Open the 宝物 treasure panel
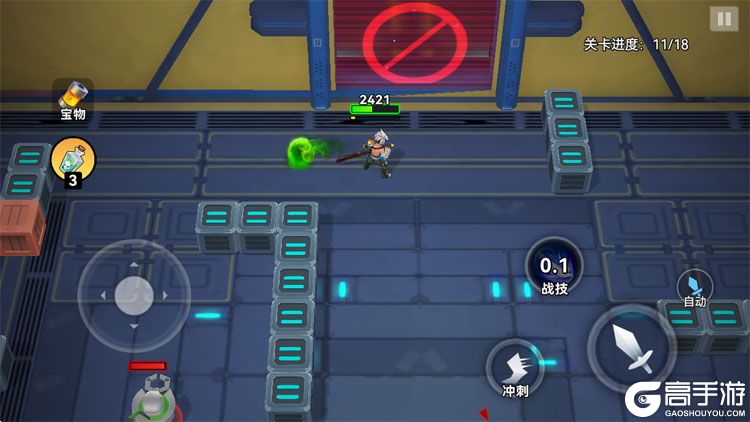This screenshot has height=422, width=750. tap(73, 100)
